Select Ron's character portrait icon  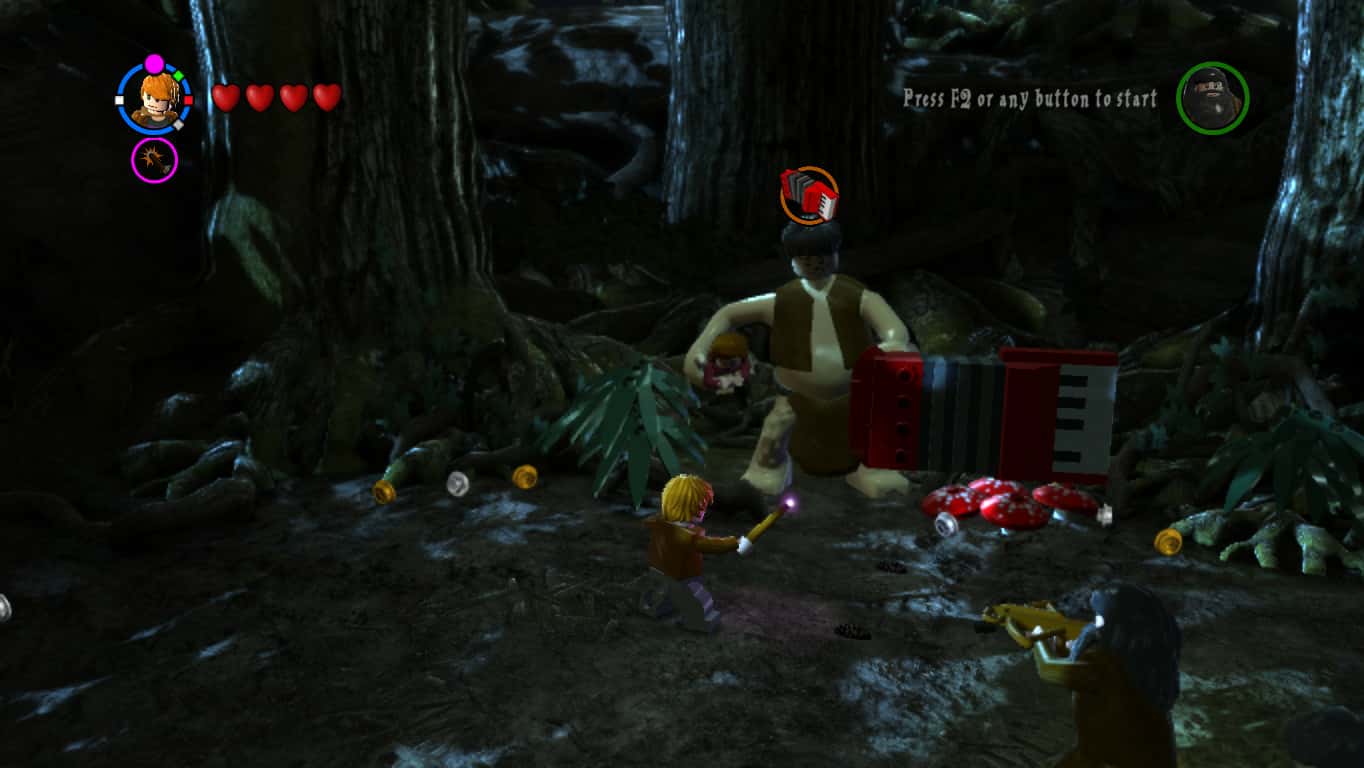154,96
